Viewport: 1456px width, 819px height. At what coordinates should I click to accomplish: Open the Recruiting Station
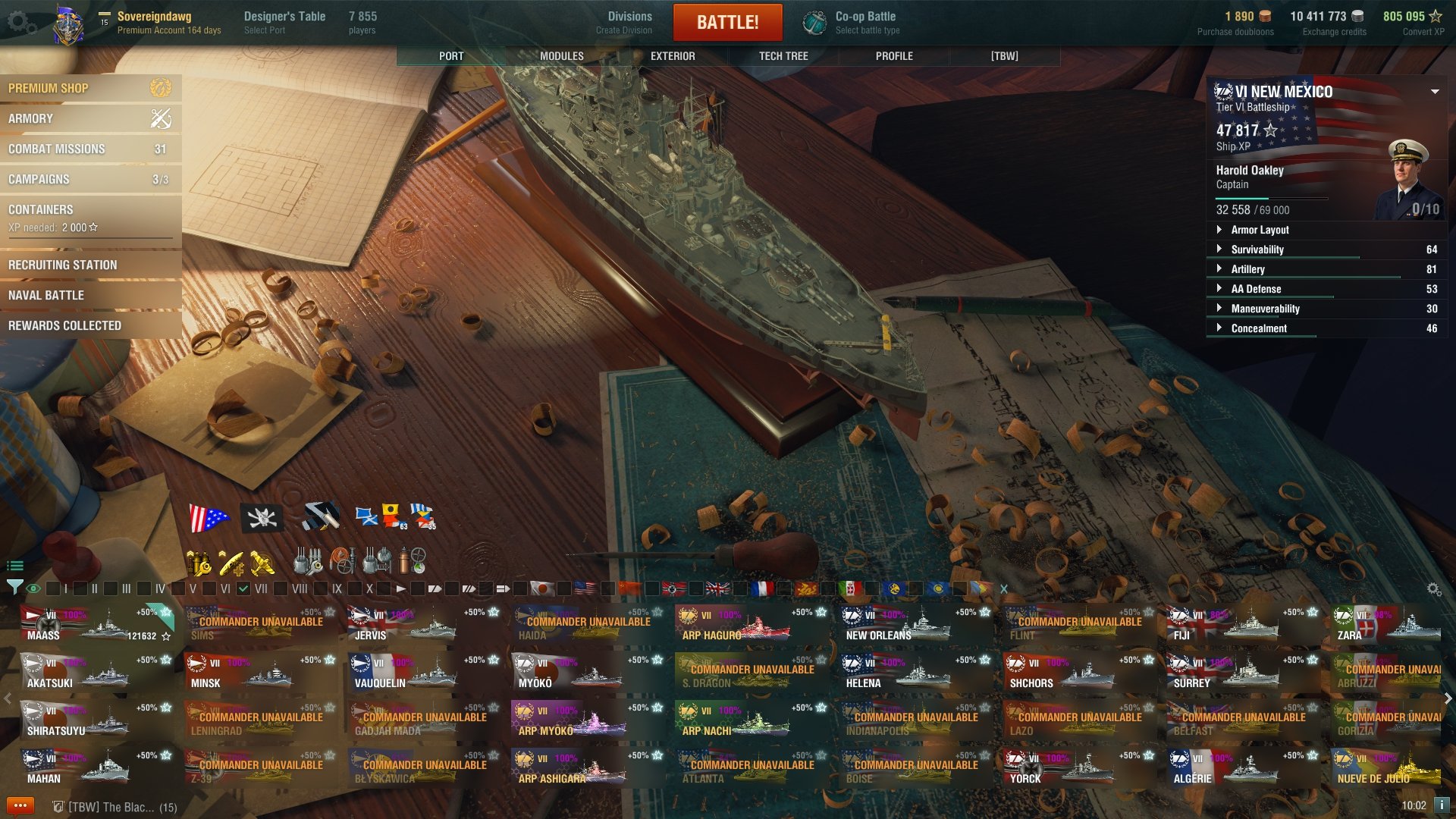click(90, 265)
